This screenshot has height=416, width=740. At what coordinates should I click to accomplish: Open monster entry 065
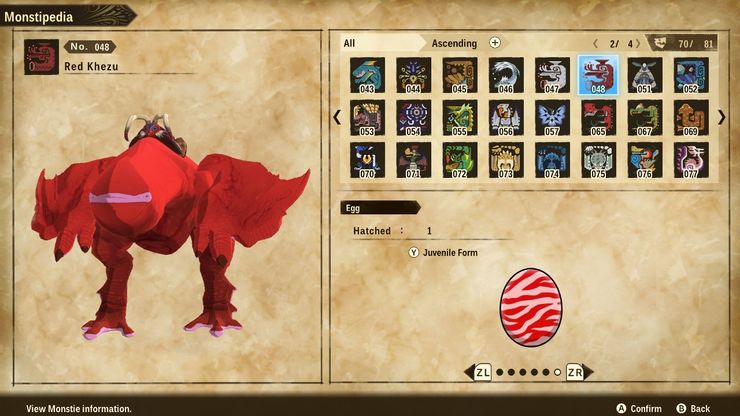pyautogui.click(x=598, y=117)
